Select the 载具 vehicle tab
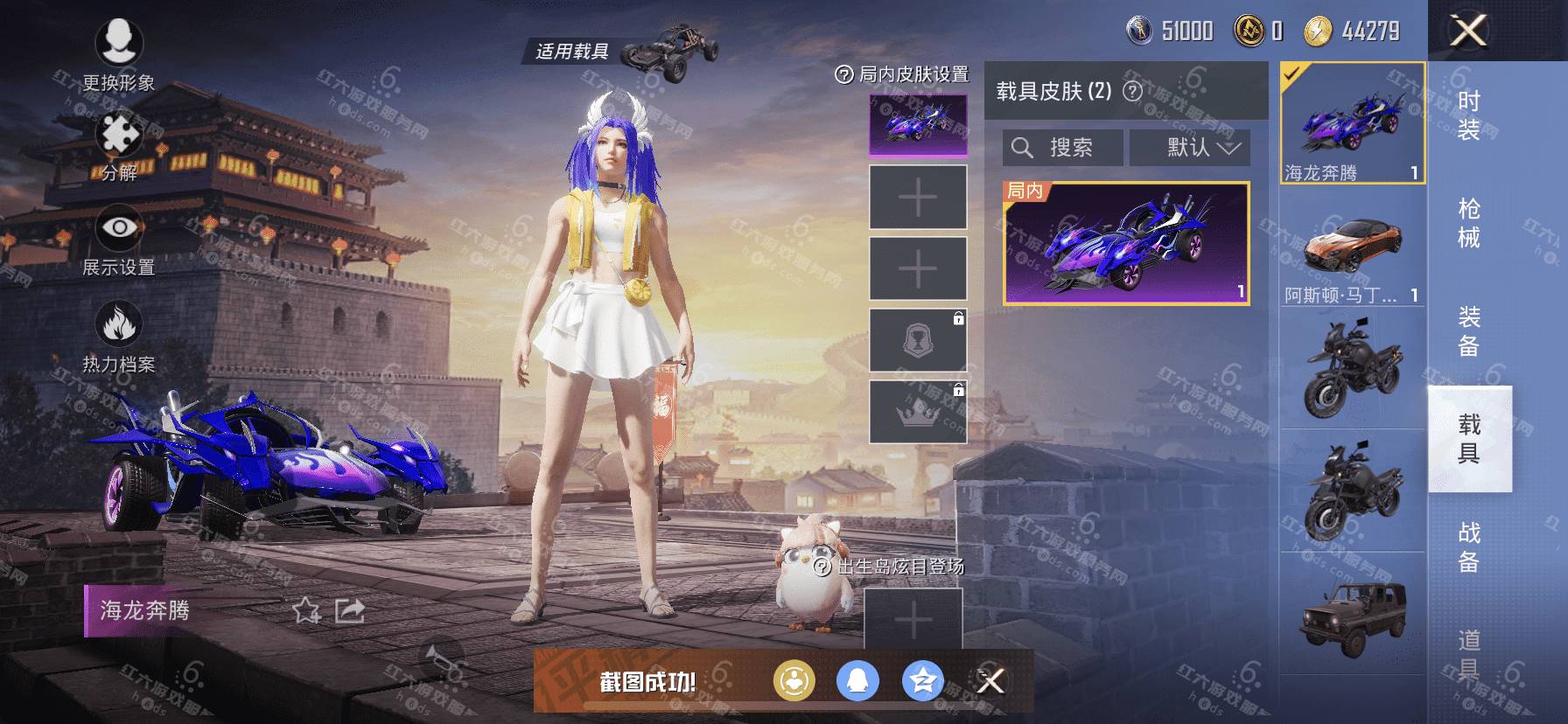 (x=1468, y=439)
